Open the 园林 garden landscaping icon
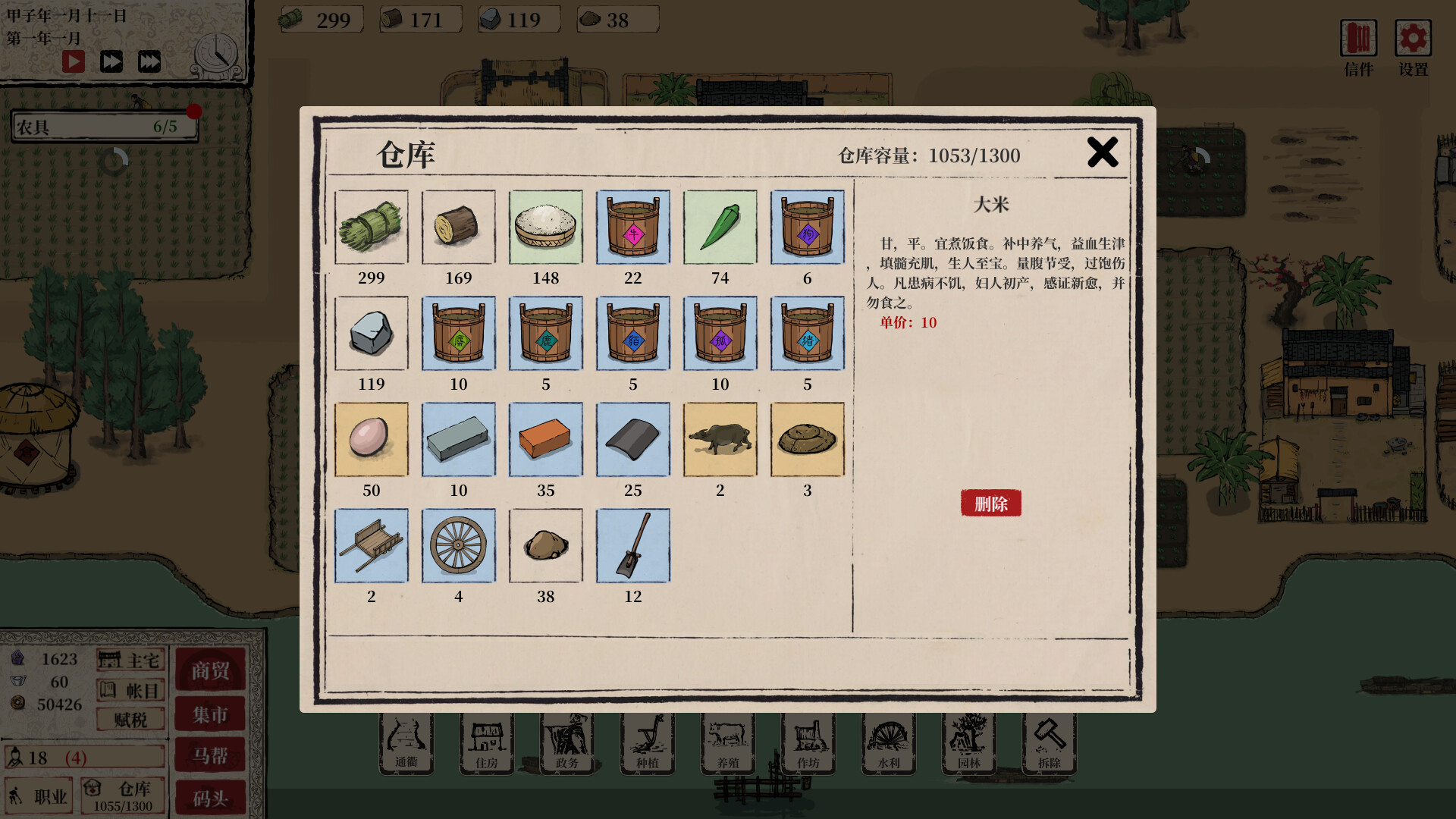 click(x=968, y=743)
